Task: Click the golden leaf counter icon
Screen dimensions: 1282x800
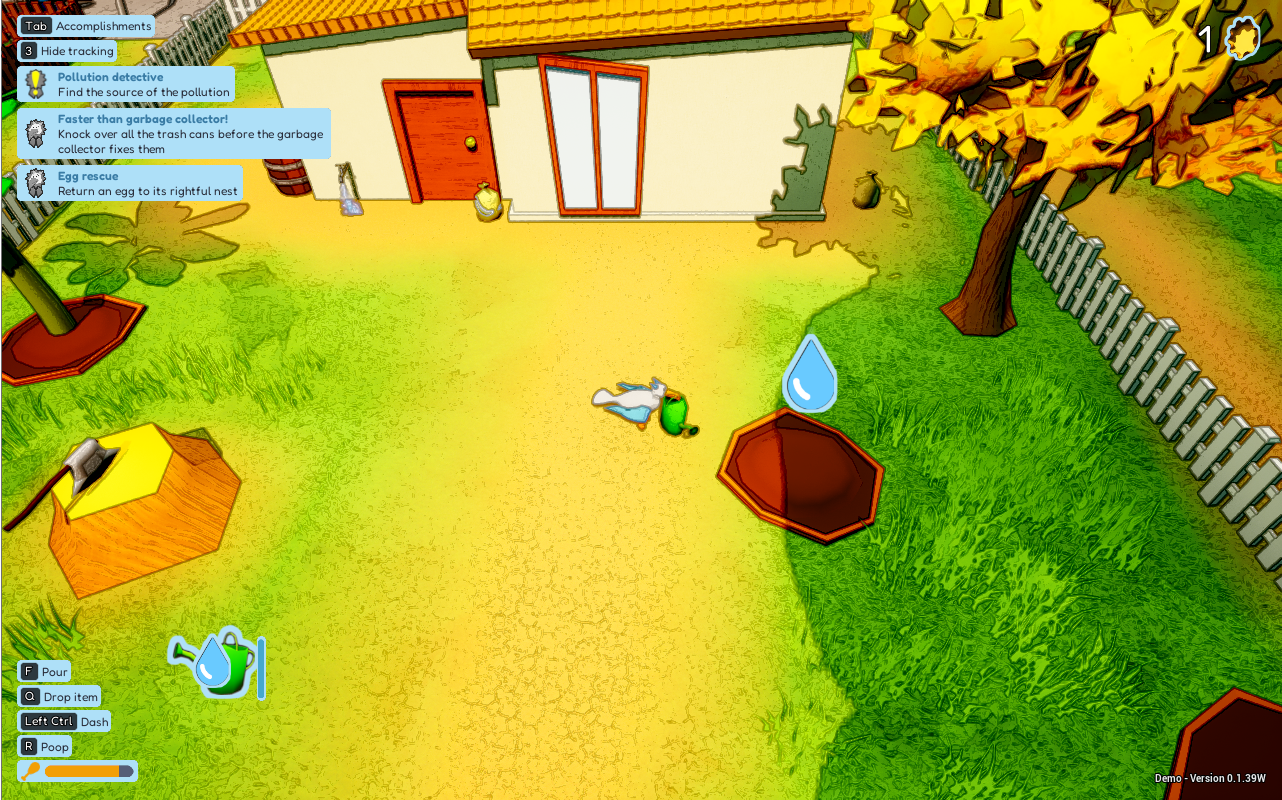Action: click(x=1244, y=38)
